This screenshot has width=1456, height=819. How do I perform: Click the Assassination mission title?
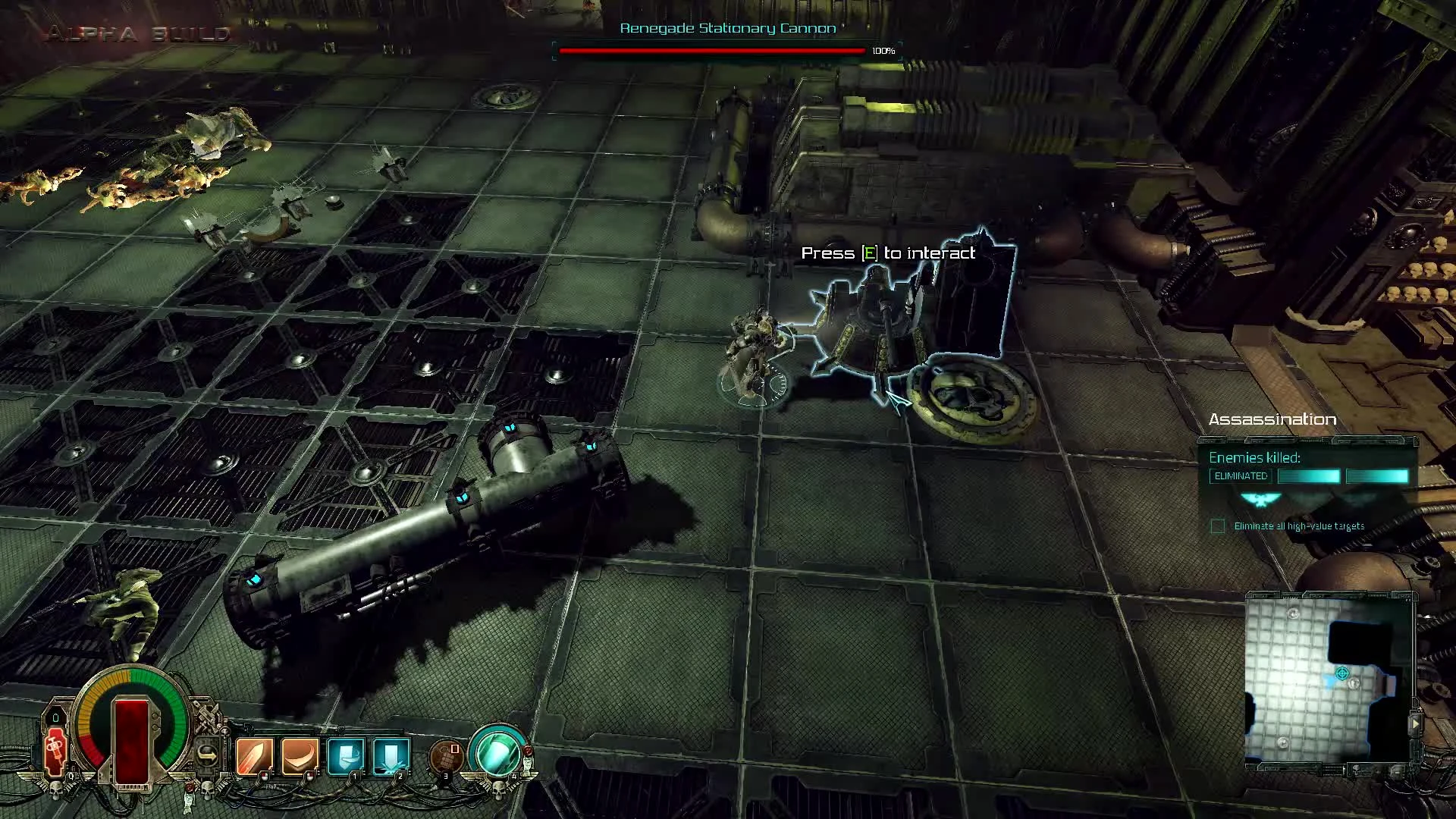coord(1274,419)
